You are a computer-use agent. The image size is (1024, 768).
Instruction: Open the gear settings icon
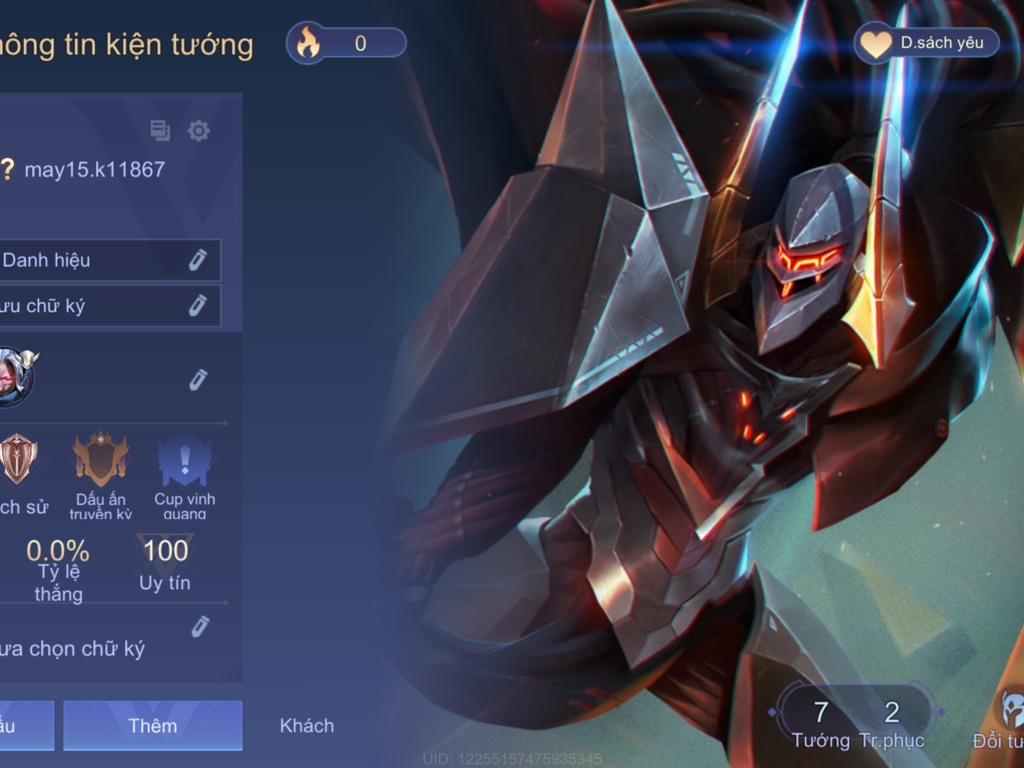[199, 130]
